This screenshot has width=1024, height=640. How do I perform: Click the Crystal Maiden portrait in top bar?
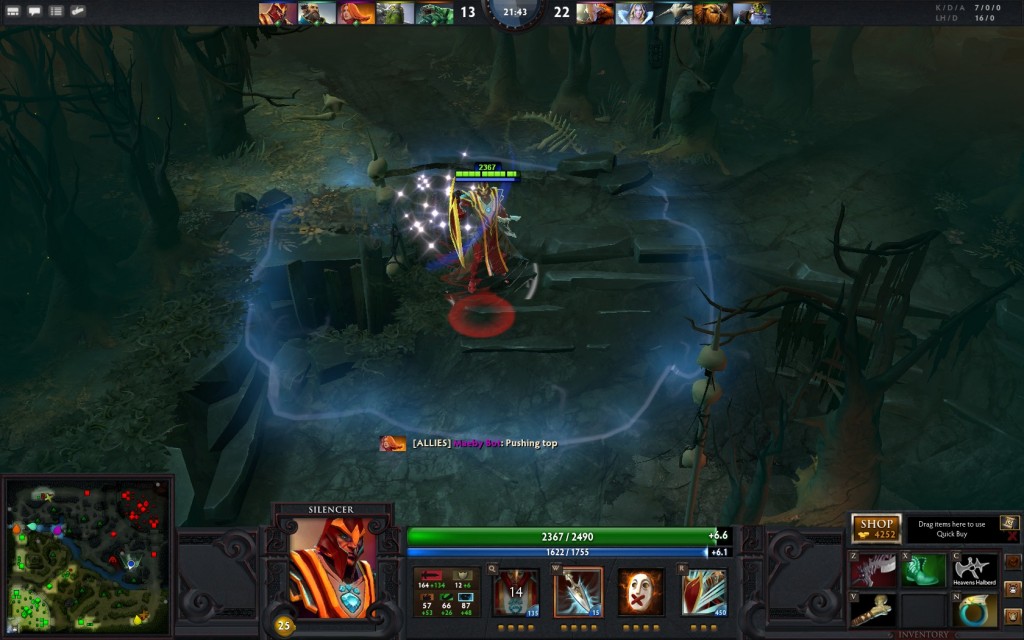pos(634,13)
